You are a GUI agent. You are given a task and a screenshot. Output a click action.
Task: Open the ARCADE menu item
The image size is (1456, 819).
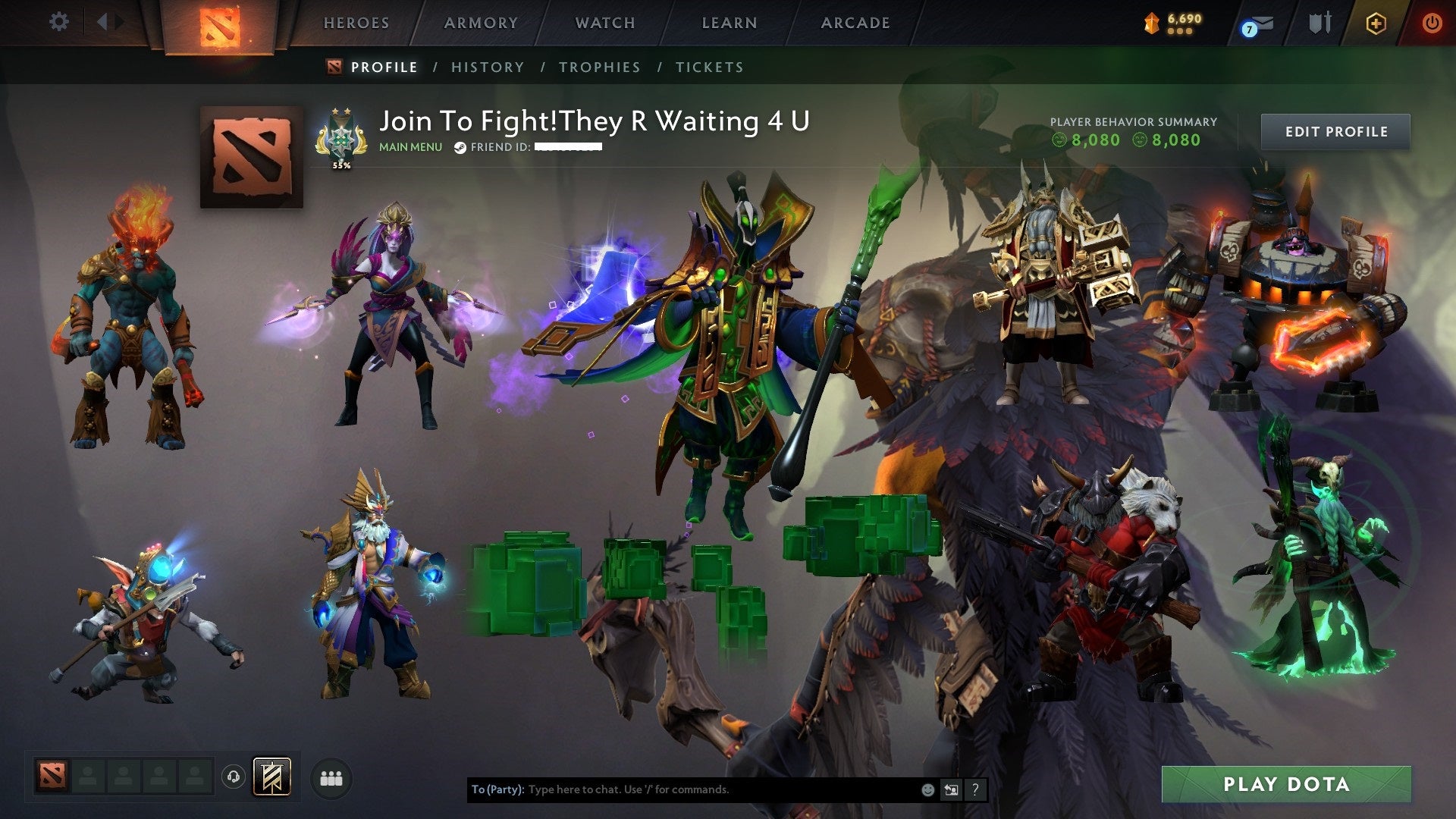pos(855,23)
